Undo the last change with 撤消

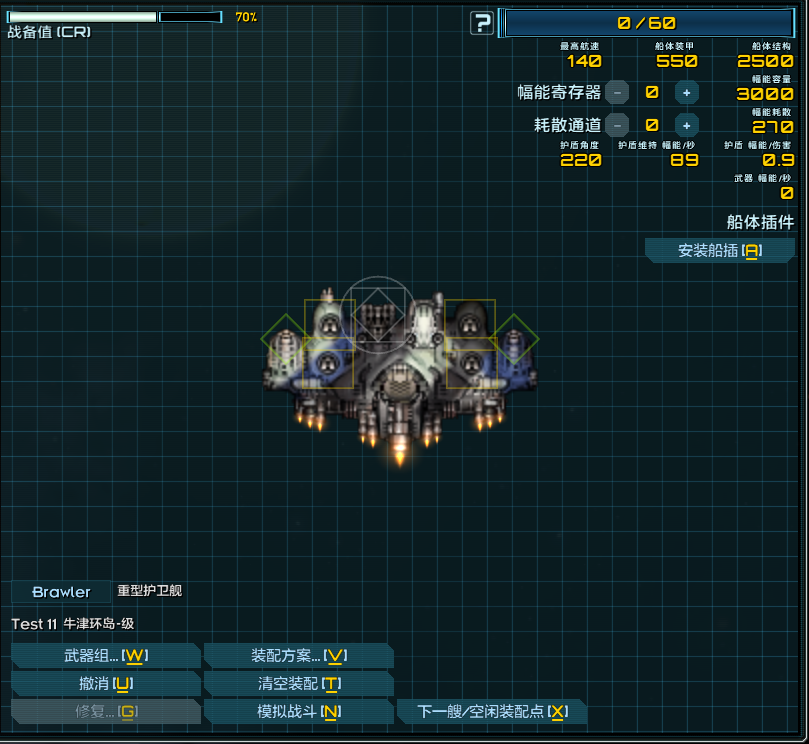(106, 684)
